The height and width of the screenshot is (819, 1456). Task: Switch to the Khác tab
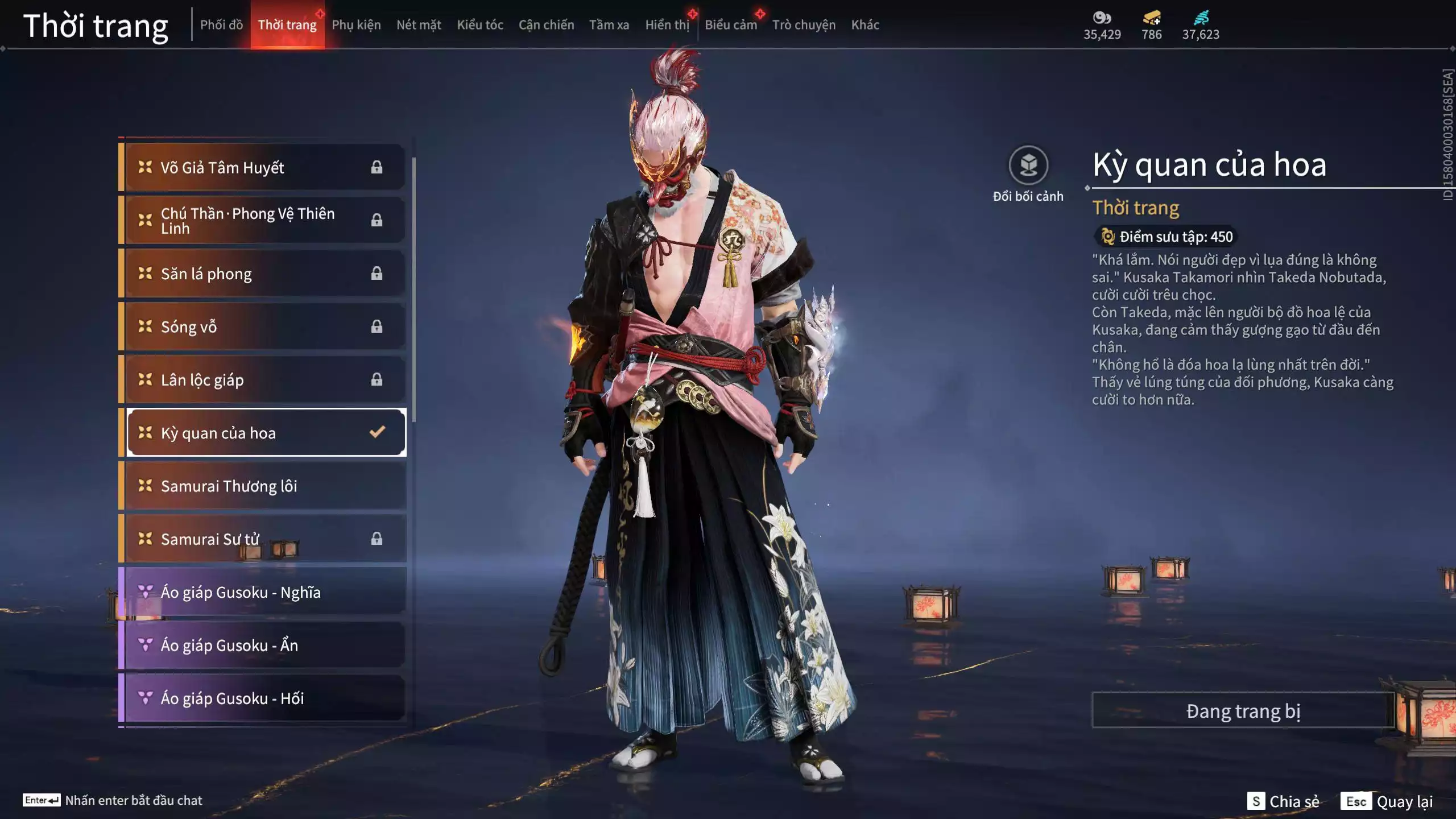click(864, 25)
